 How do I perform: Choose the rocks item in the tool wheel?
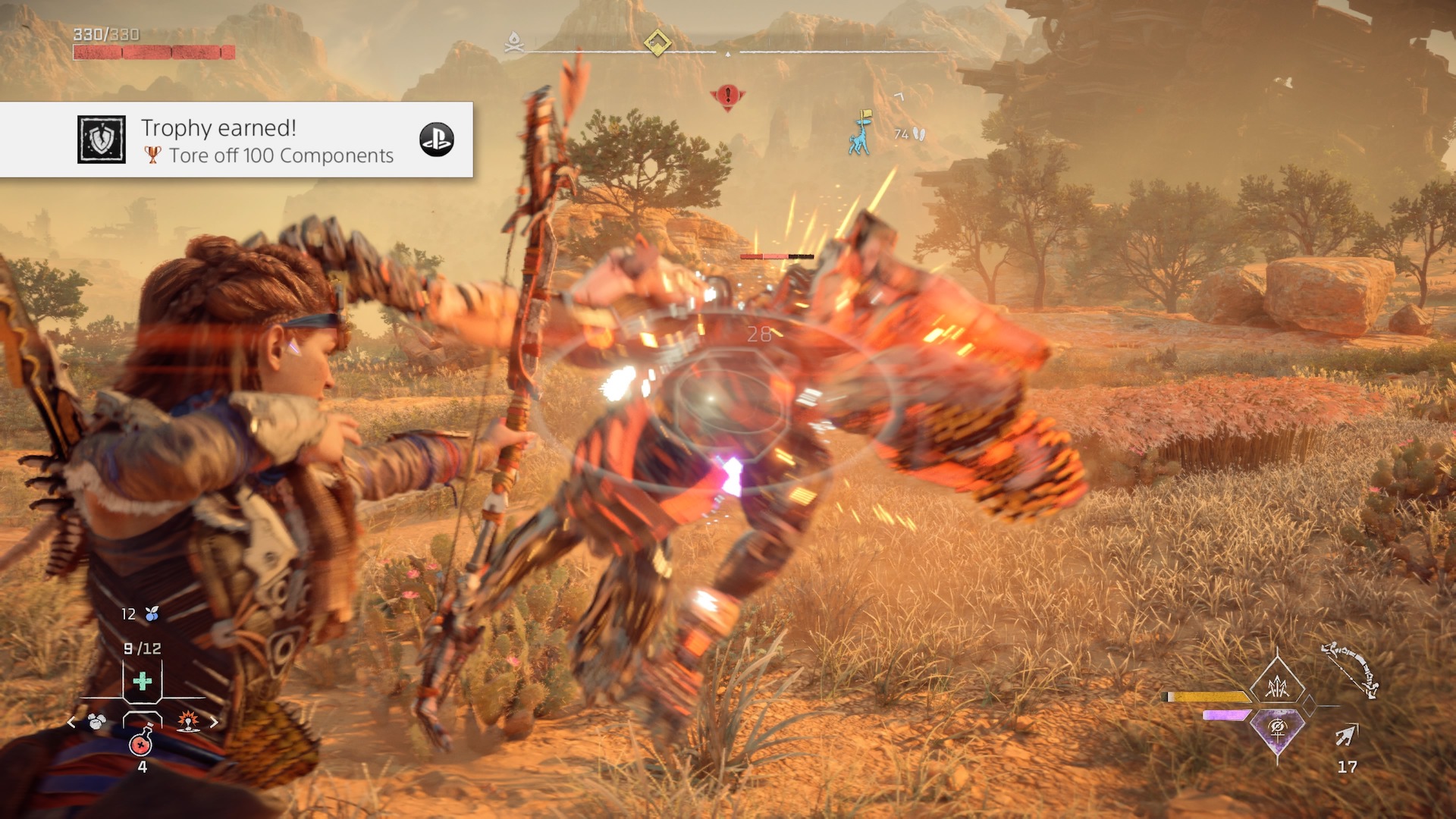point(96,721)
